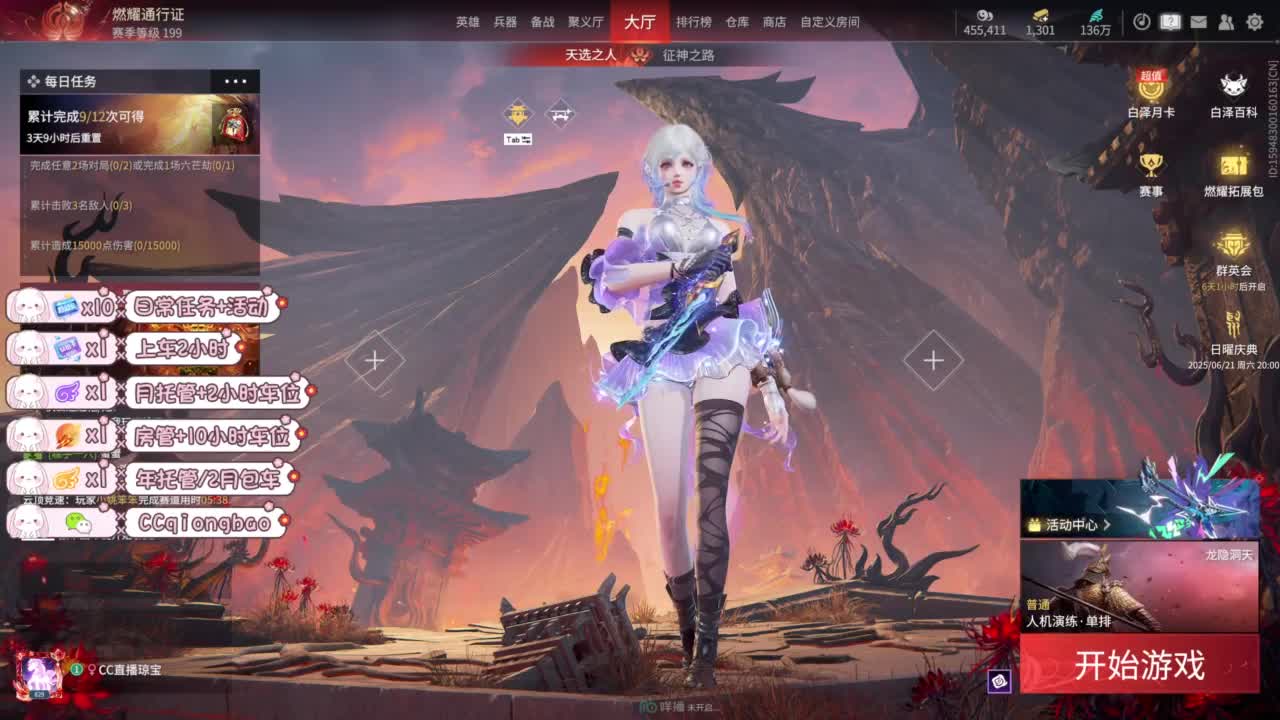Open the friends list icon in the top bar
The height and width of the screenshot is (720, 1280).
pos(1225,22)
